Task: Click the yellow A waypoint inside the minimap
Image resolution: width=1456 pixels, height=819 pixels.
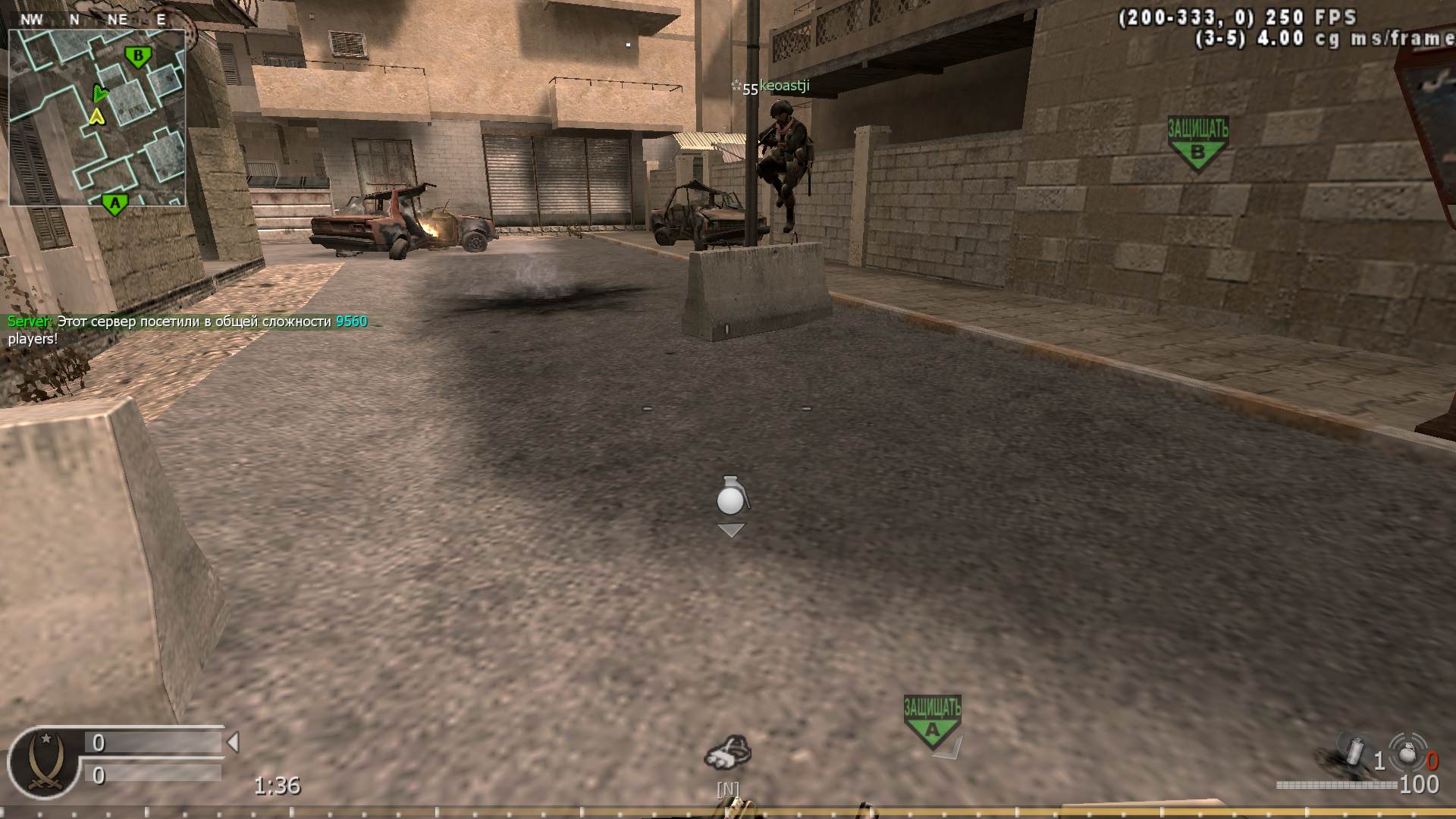Action: (x=97, y=118)
